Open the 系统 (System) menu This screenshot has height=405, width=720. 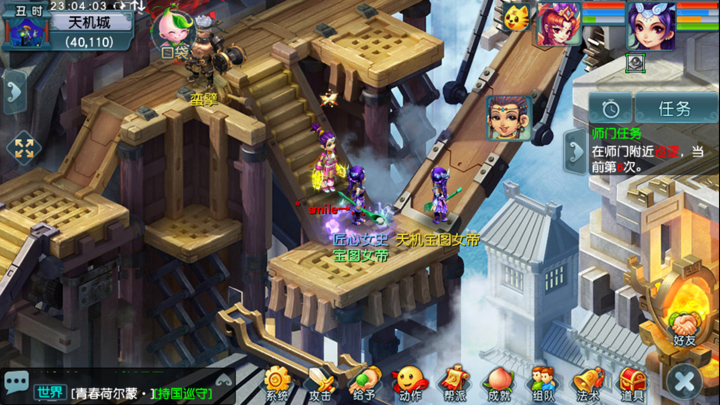(277, 381)
